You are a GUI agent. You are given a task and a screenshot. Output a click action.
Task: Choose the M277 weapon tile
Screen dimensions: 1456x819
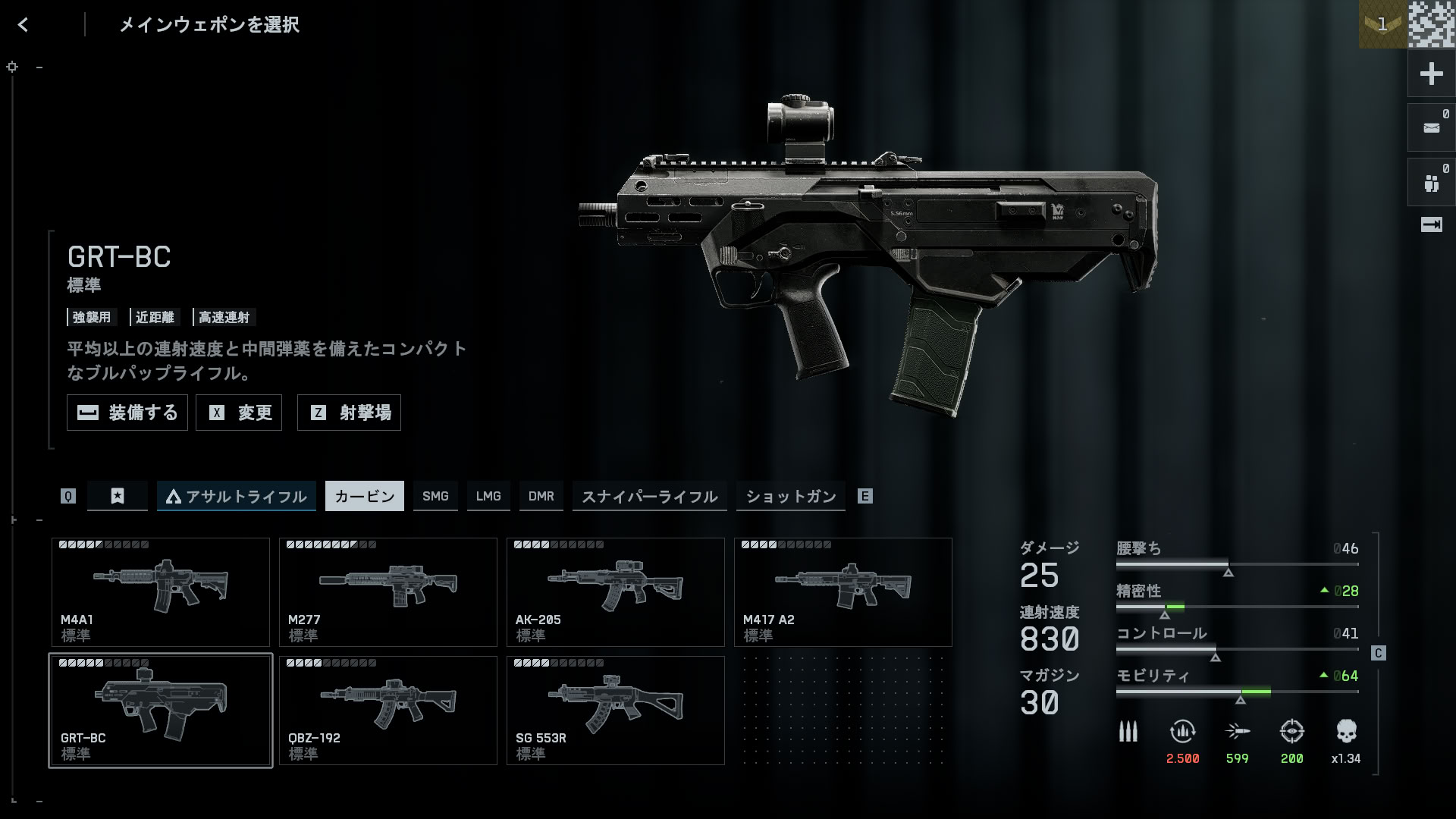(388, 591)
